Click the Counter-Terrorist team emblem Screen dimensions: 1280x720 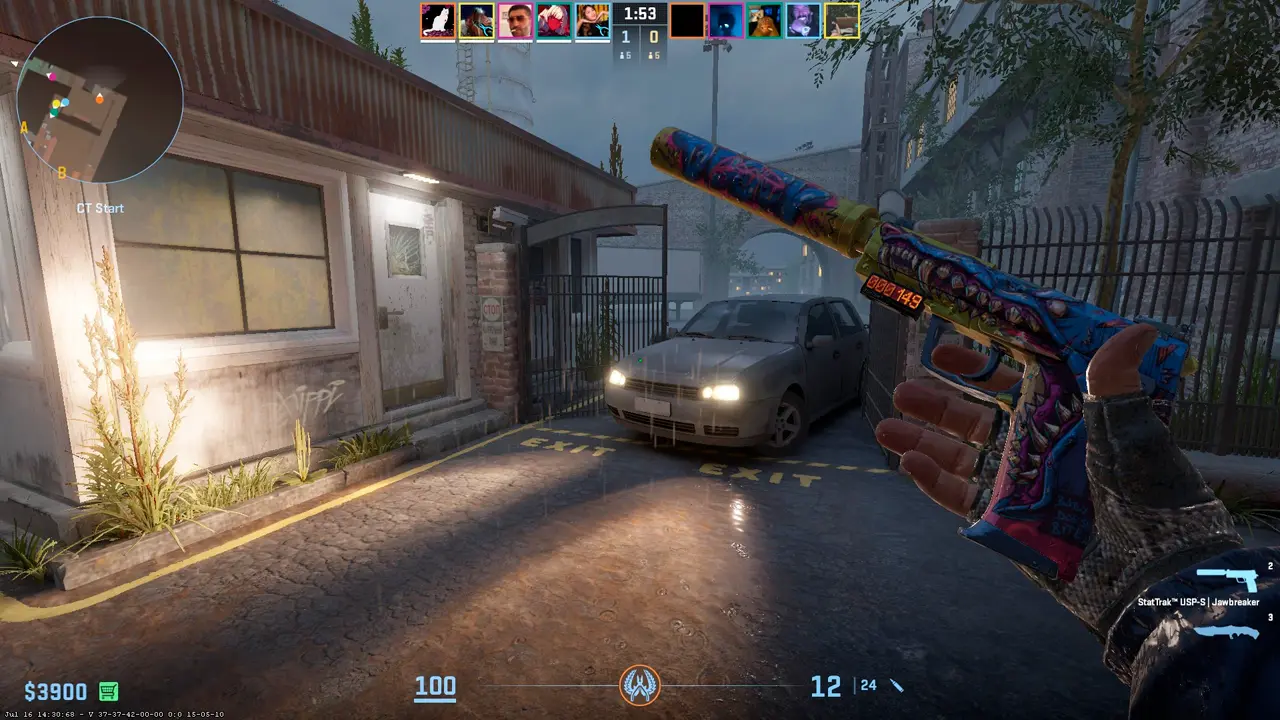tap(639, 685)
